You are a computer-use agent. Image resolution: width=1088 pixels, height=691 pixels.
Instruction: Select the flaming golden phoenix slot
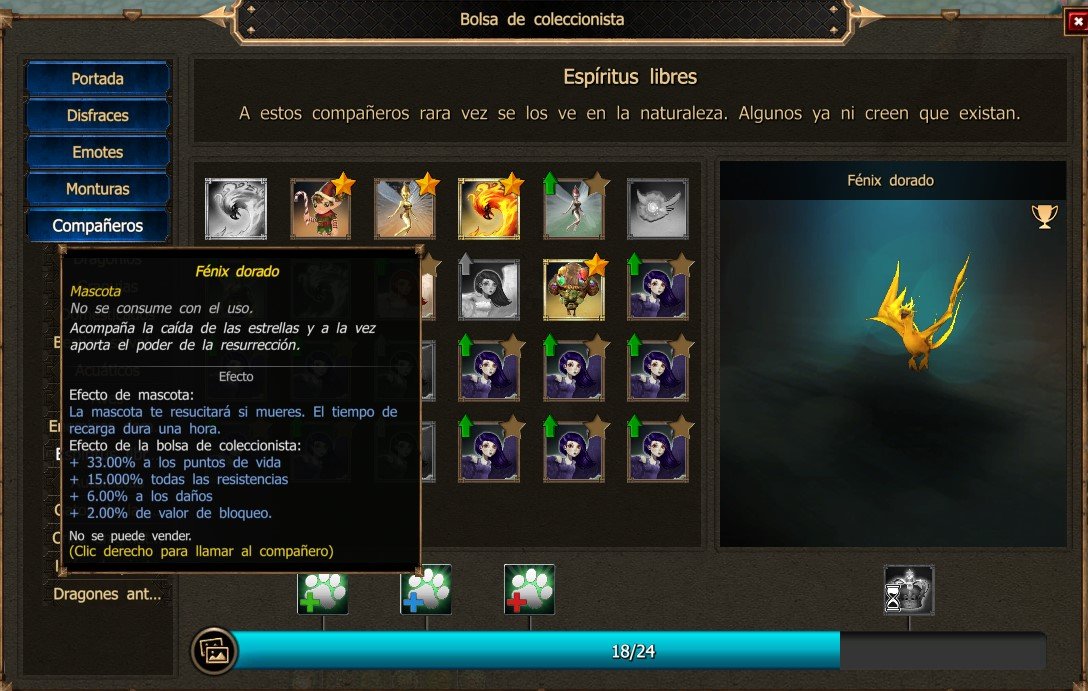[x=488, y=208]
